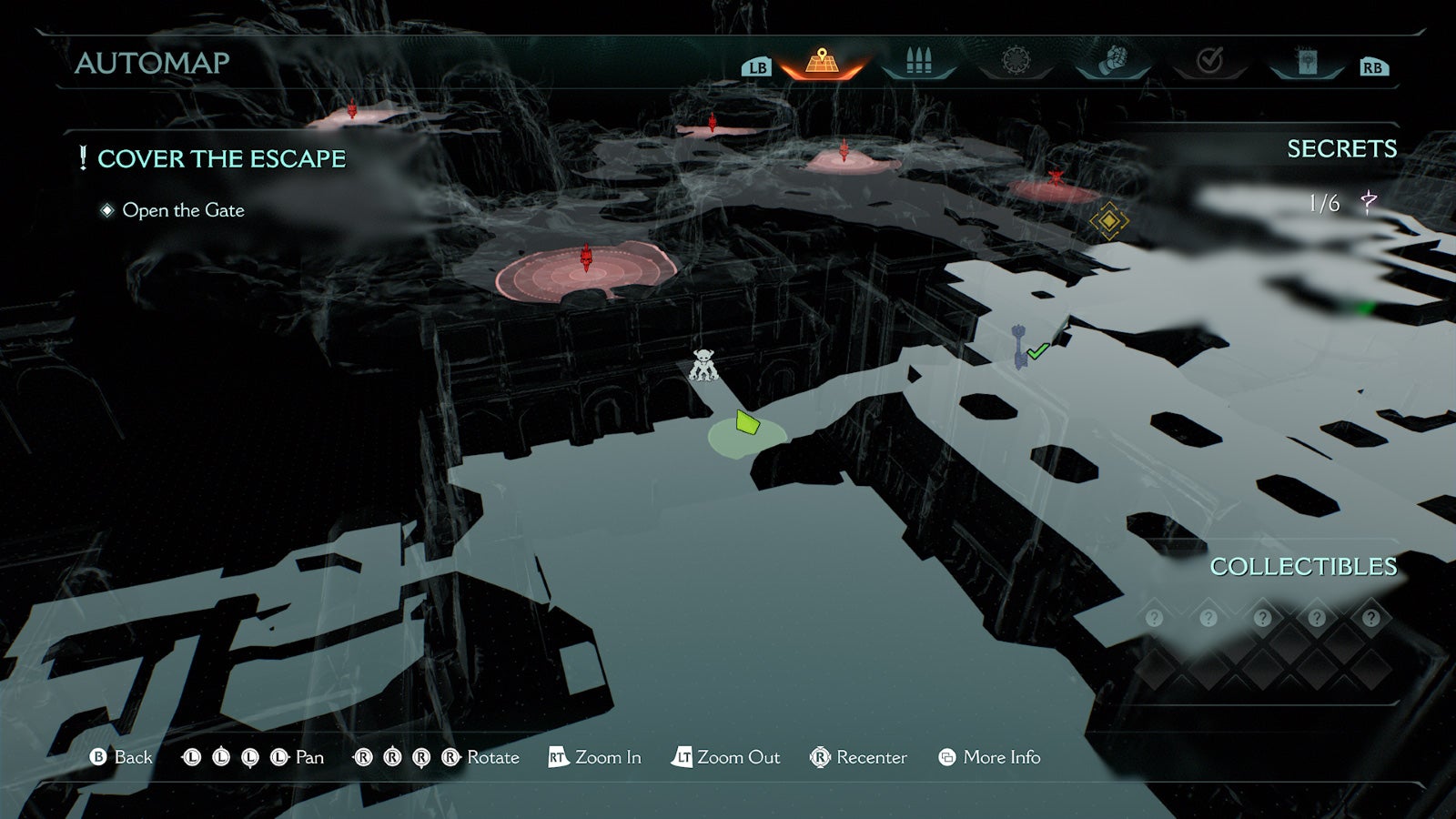Image resolution: width=1456 pixels, height=819 pixels.
Task: Select the yellow diamond secret marker on the map
Action: point(1109,219)
